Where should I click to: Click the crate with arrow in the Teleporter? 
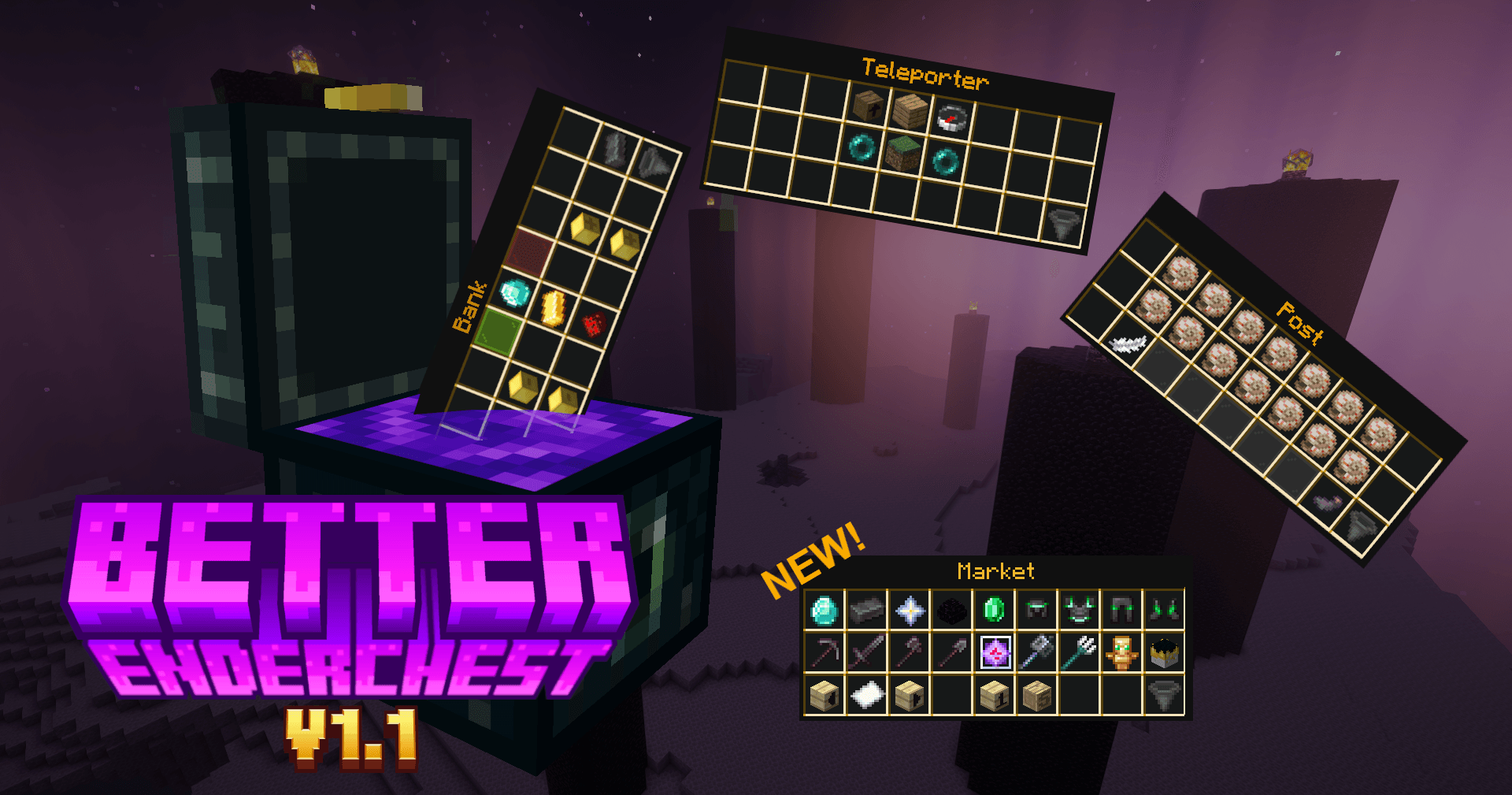point(868,107)
